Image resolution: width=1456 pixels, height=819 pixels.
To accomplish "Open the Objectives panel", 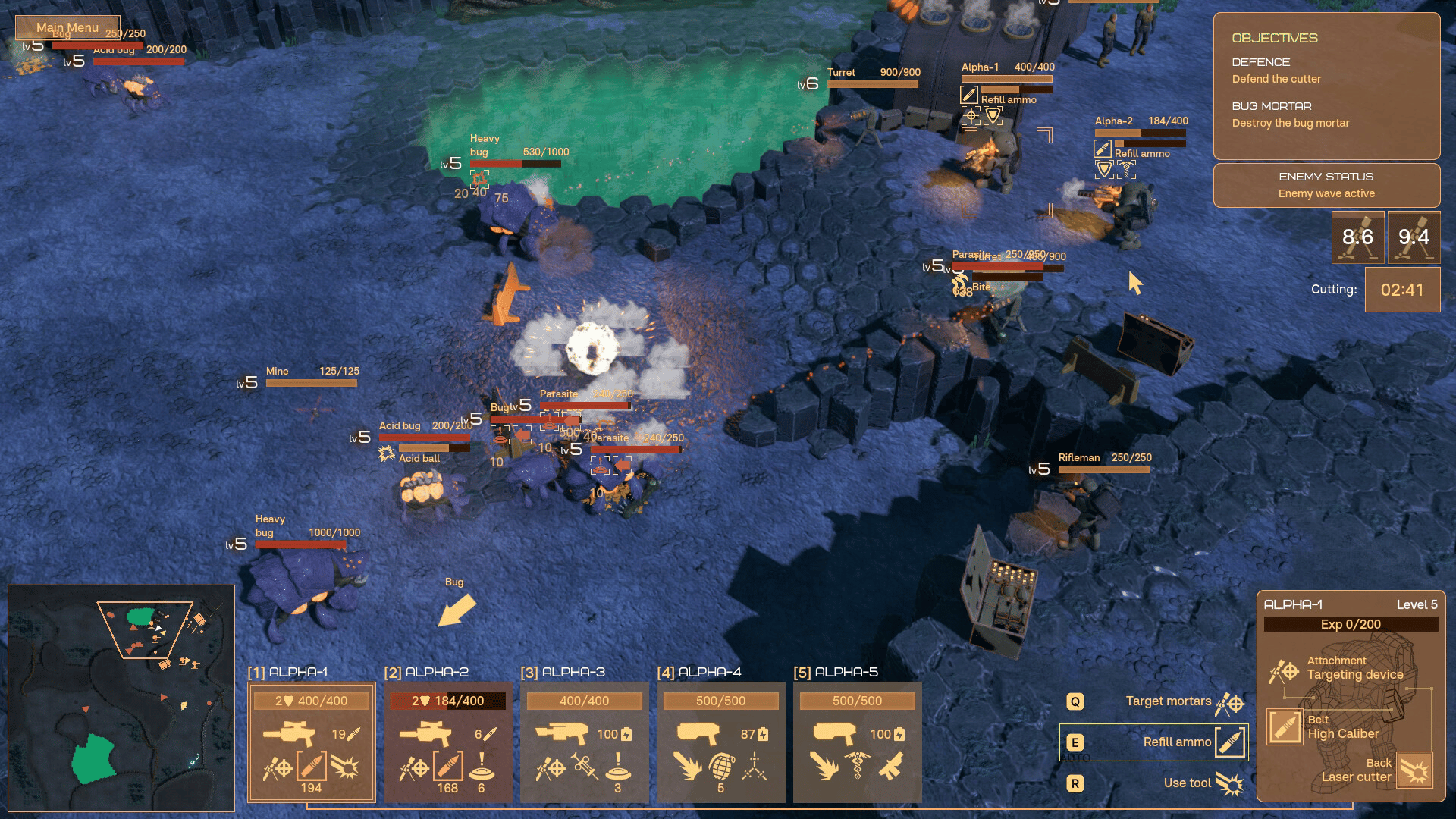I will click(x=1326, y=85).
